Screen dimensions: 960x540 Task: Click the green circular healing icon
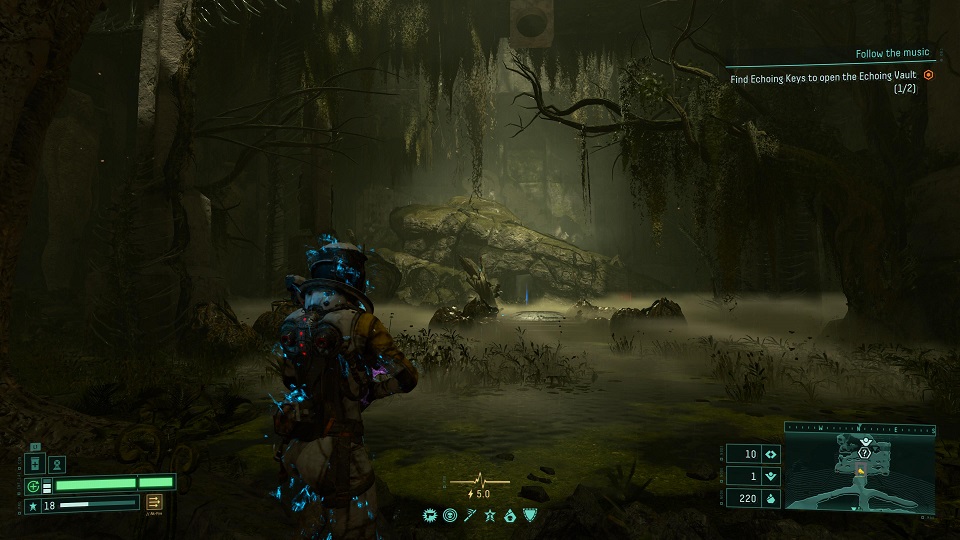[x=33, y=486]
